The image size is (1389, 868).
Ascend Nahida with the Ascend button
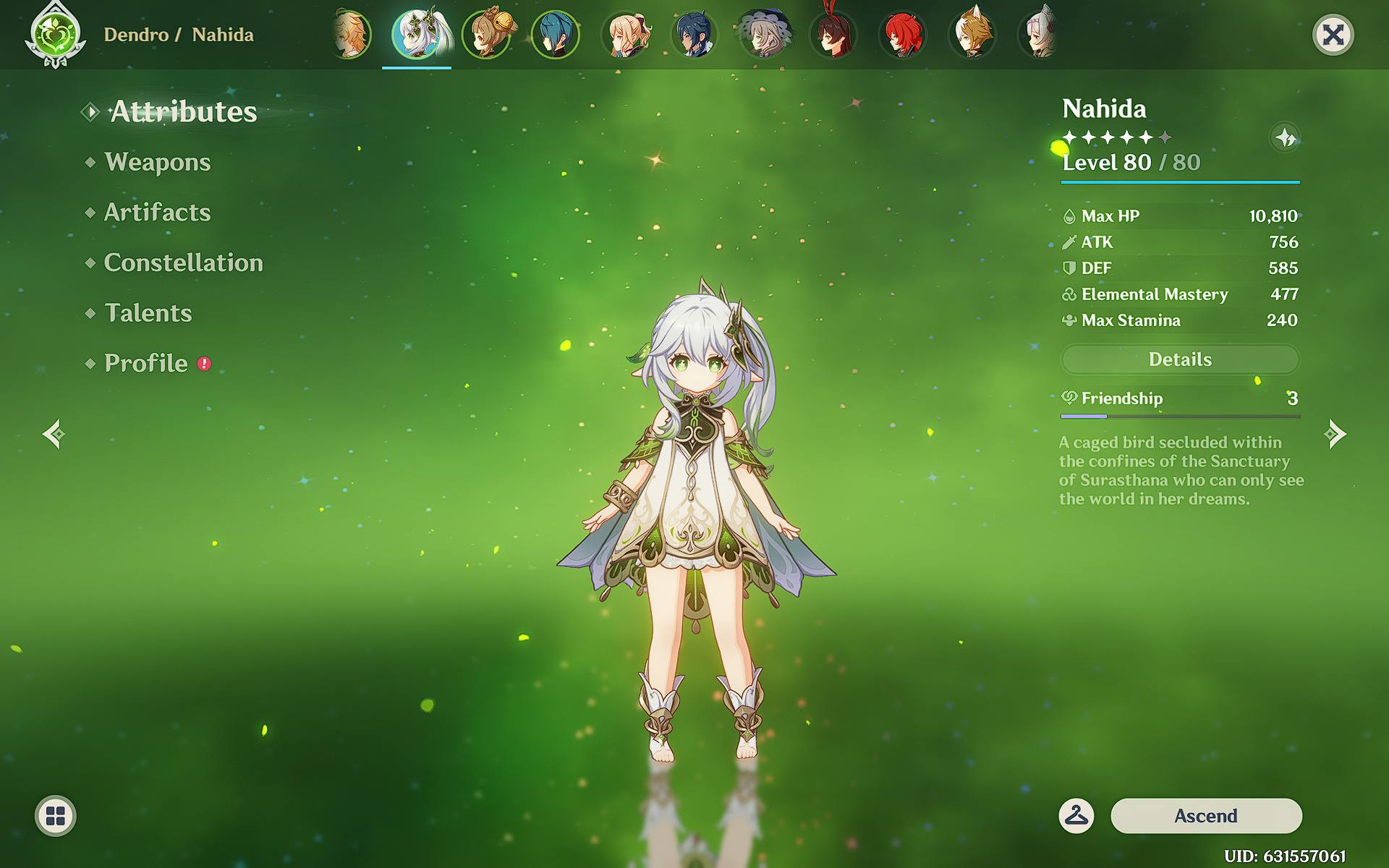pyautogui.click(x=1206, y=816)
